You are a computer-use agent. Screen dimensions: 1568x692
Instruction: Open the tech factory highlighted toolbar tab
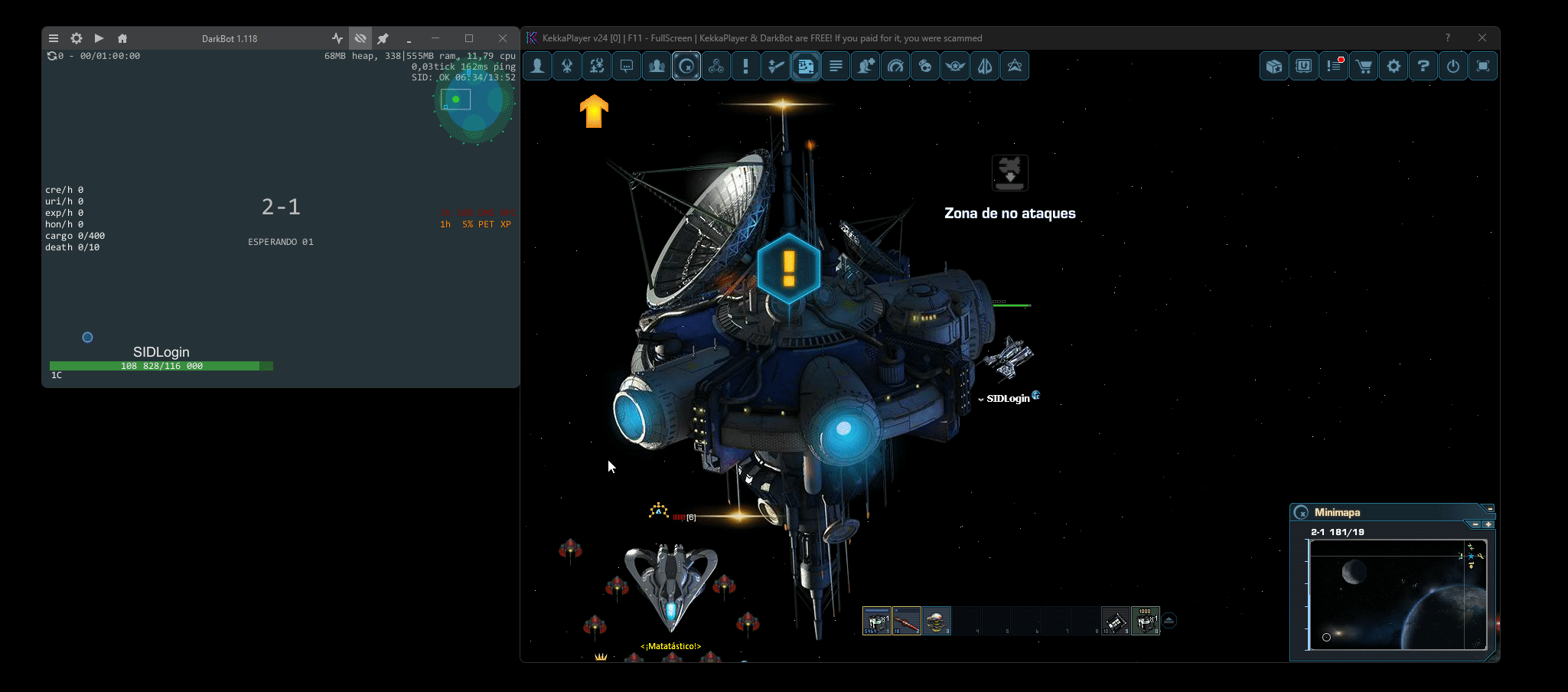tap(805, 66)
